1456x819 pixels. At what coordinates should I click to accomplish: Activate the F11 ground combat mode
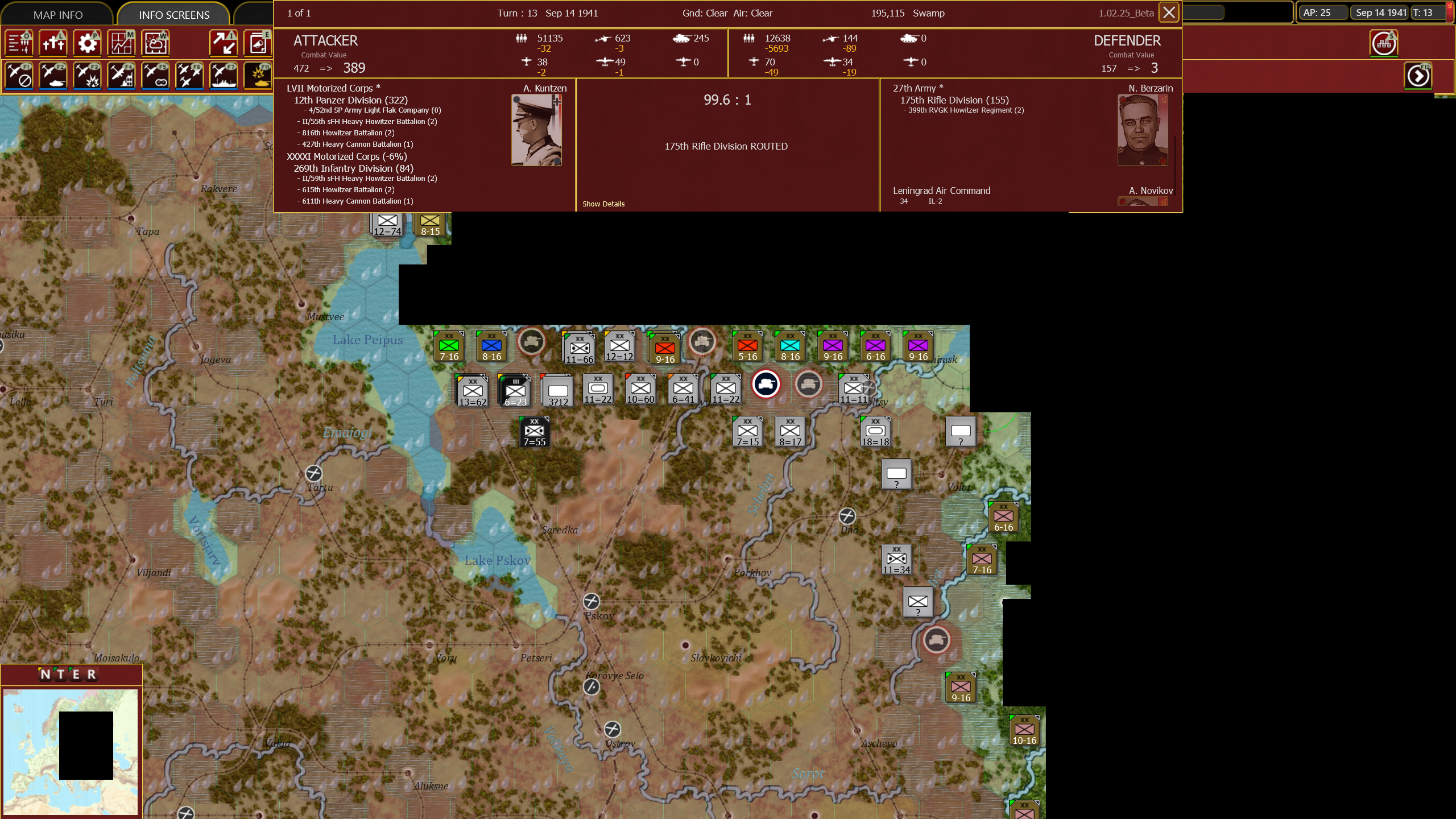coord(258,76)
